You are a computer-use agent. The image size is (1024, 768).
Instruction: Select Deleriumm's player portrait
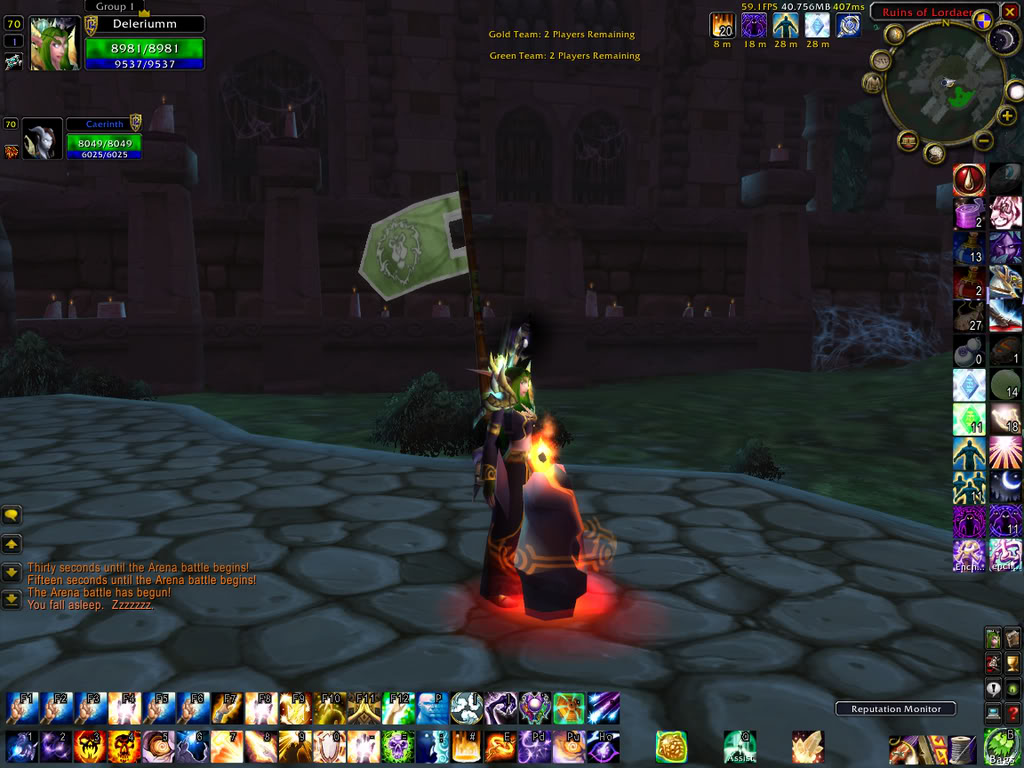(53, 45)
